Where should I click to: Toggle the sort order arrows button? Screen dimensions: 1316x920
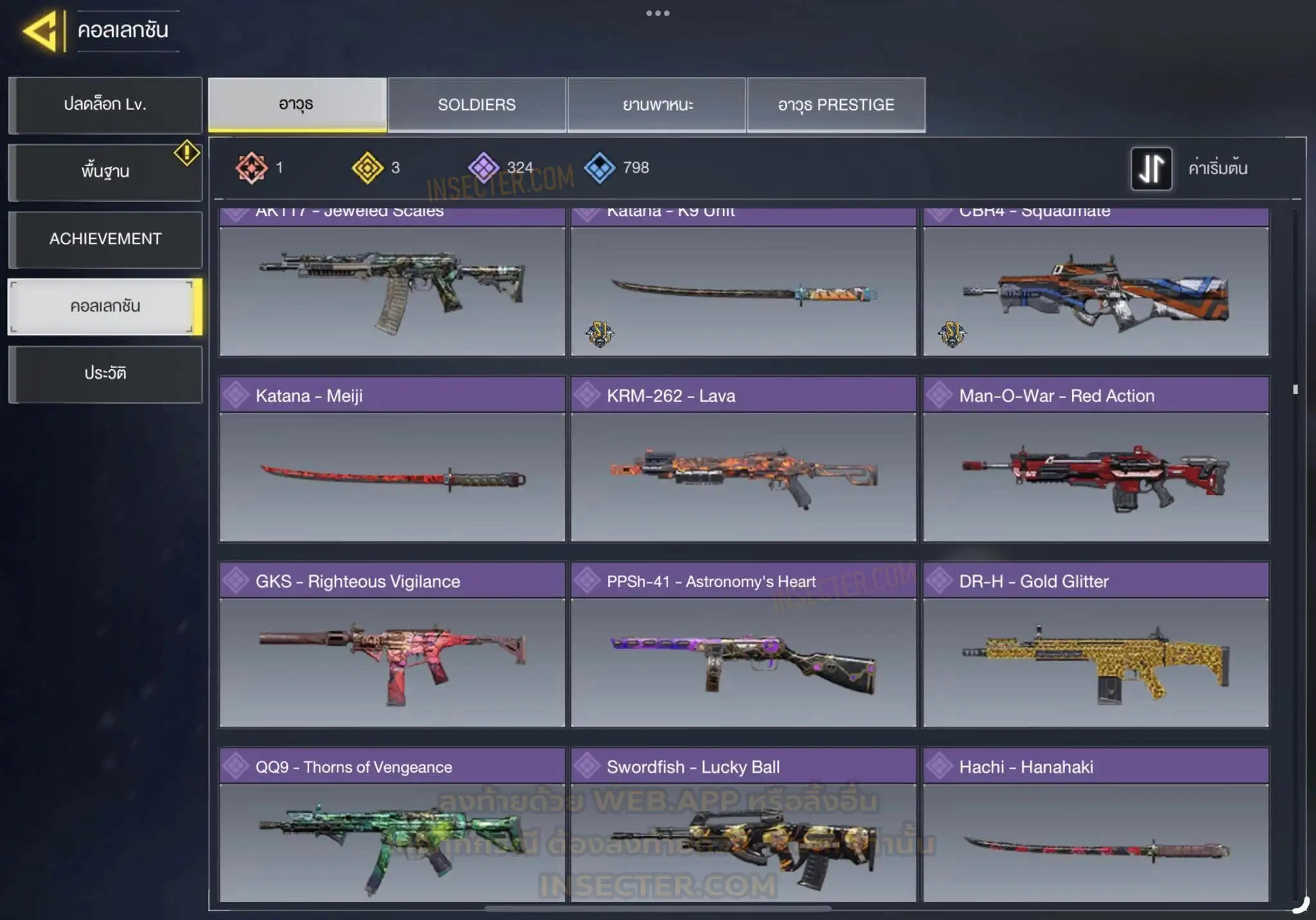tap(1151, 168)
